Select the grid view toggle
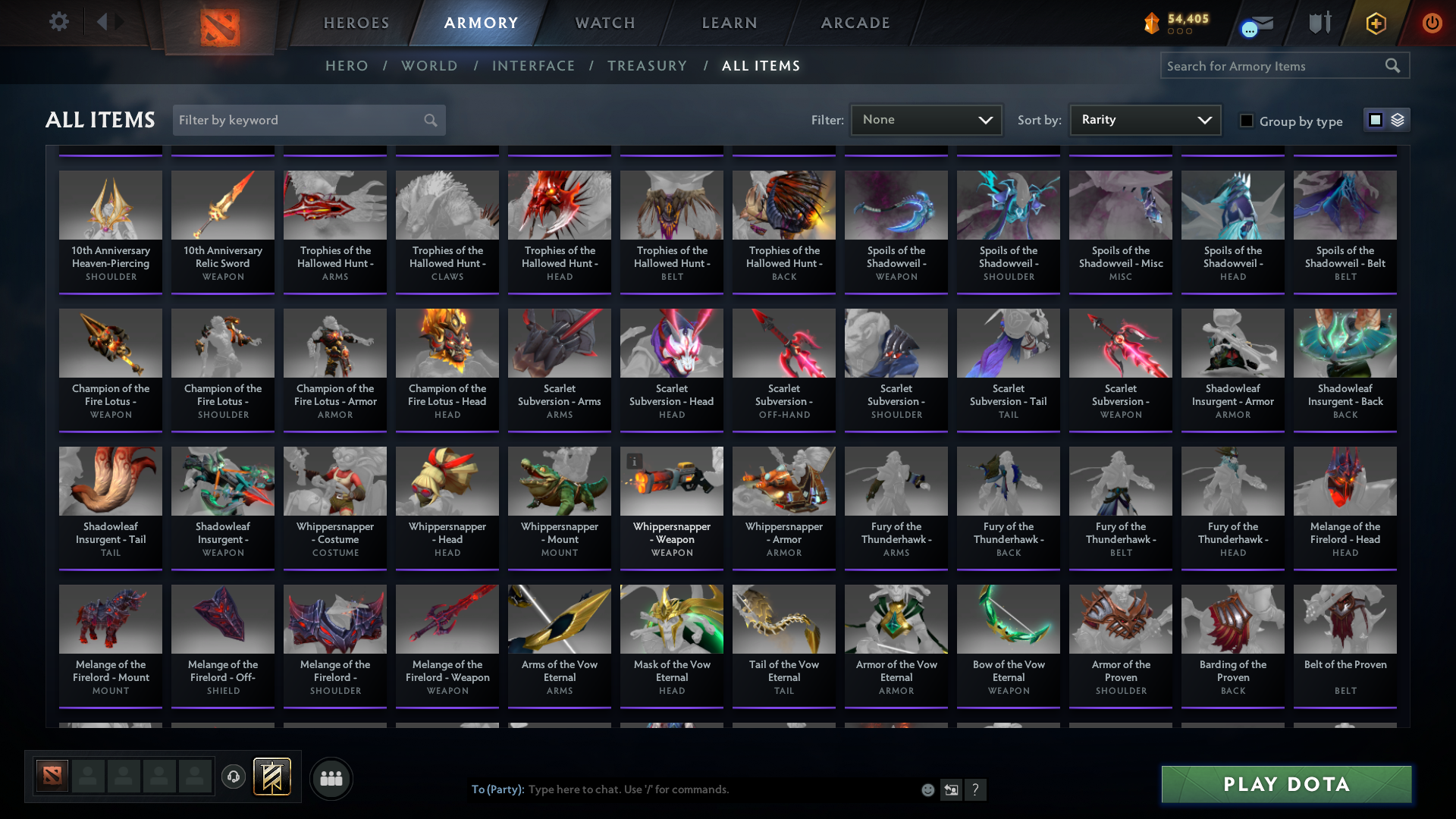Image resolution: width=1456 pixels, height=819 pixels. coord(1375,119)
